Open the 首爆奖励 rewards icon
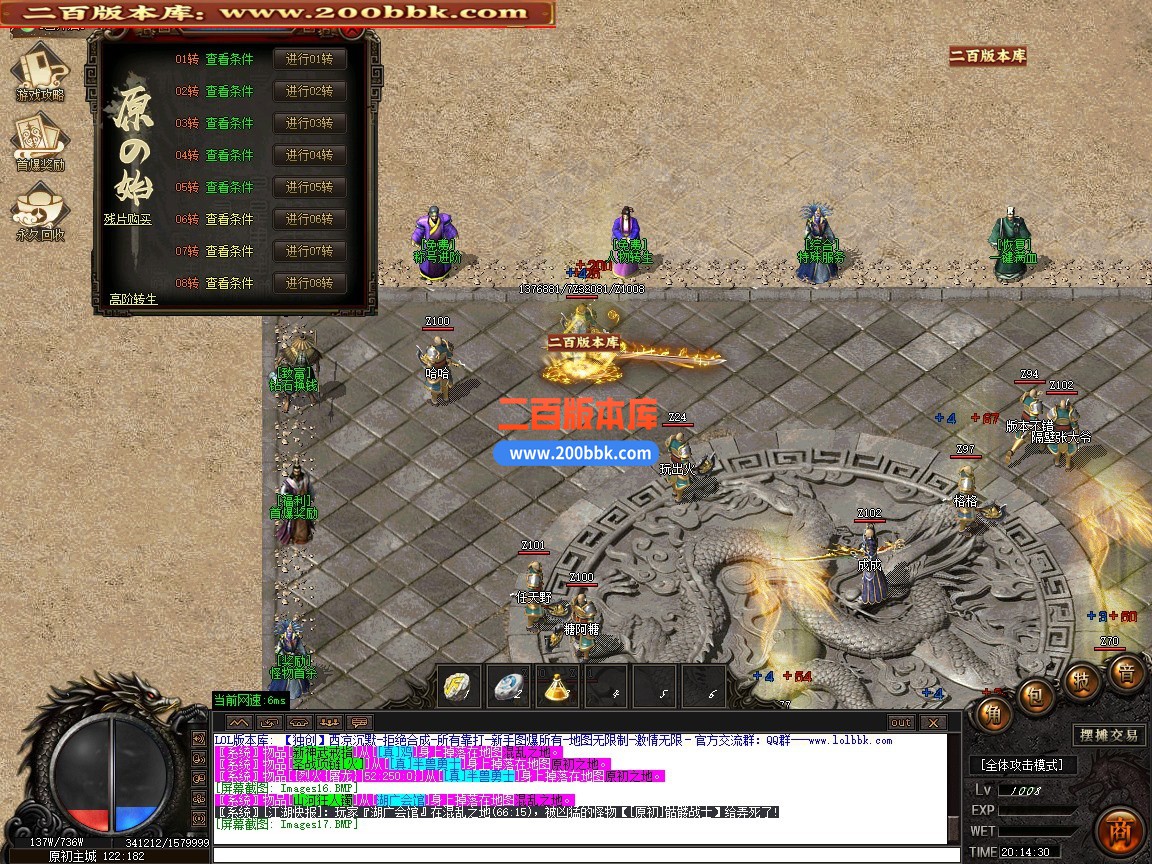The height and width of the screenshot is (864, 1152). point(39,141)
